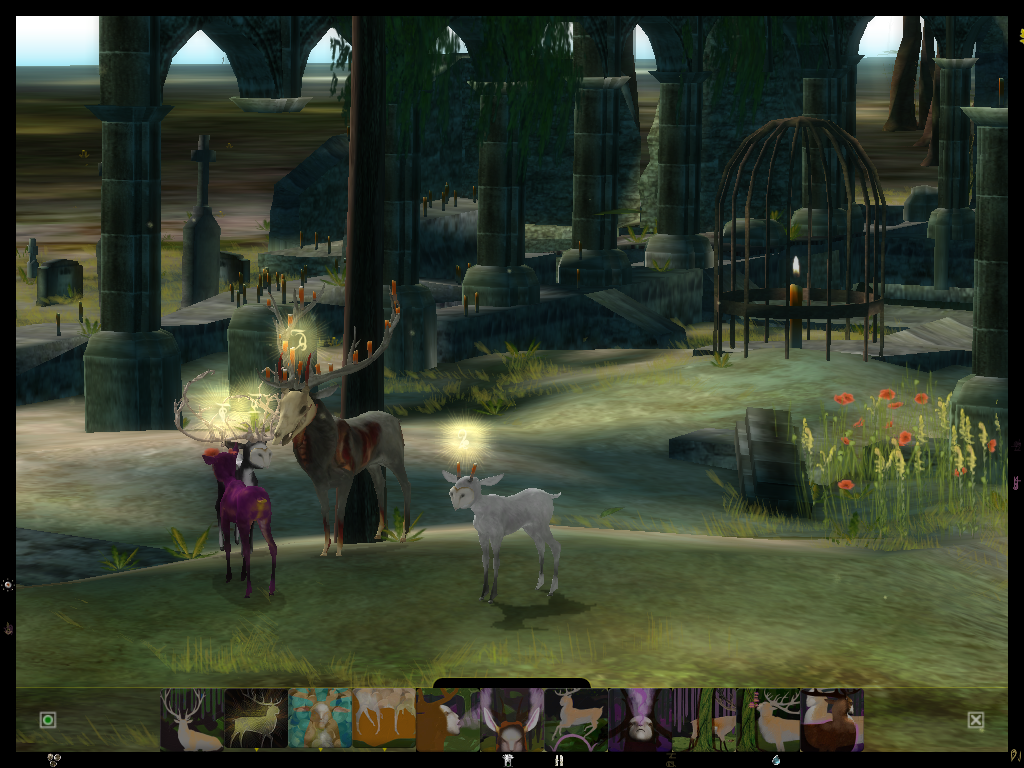Choose the side-profile deer face thumbnail
The image size is (1024, 768).
[x=447, y=719]
